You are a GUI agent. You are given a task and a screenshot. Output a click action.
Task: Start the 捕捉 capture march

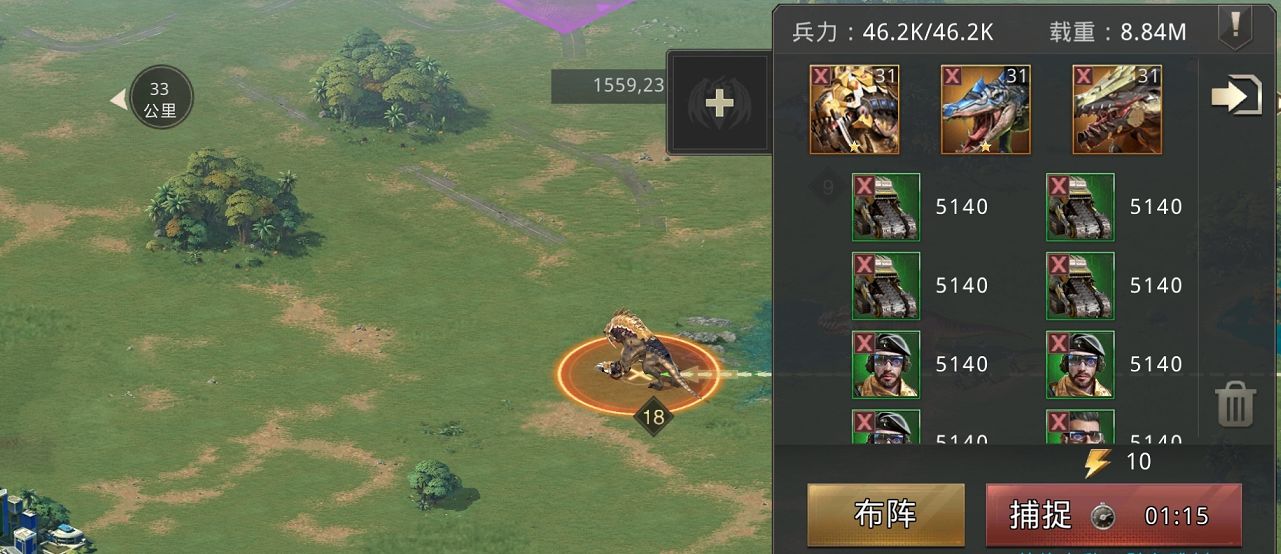[x=1113, y=515]
